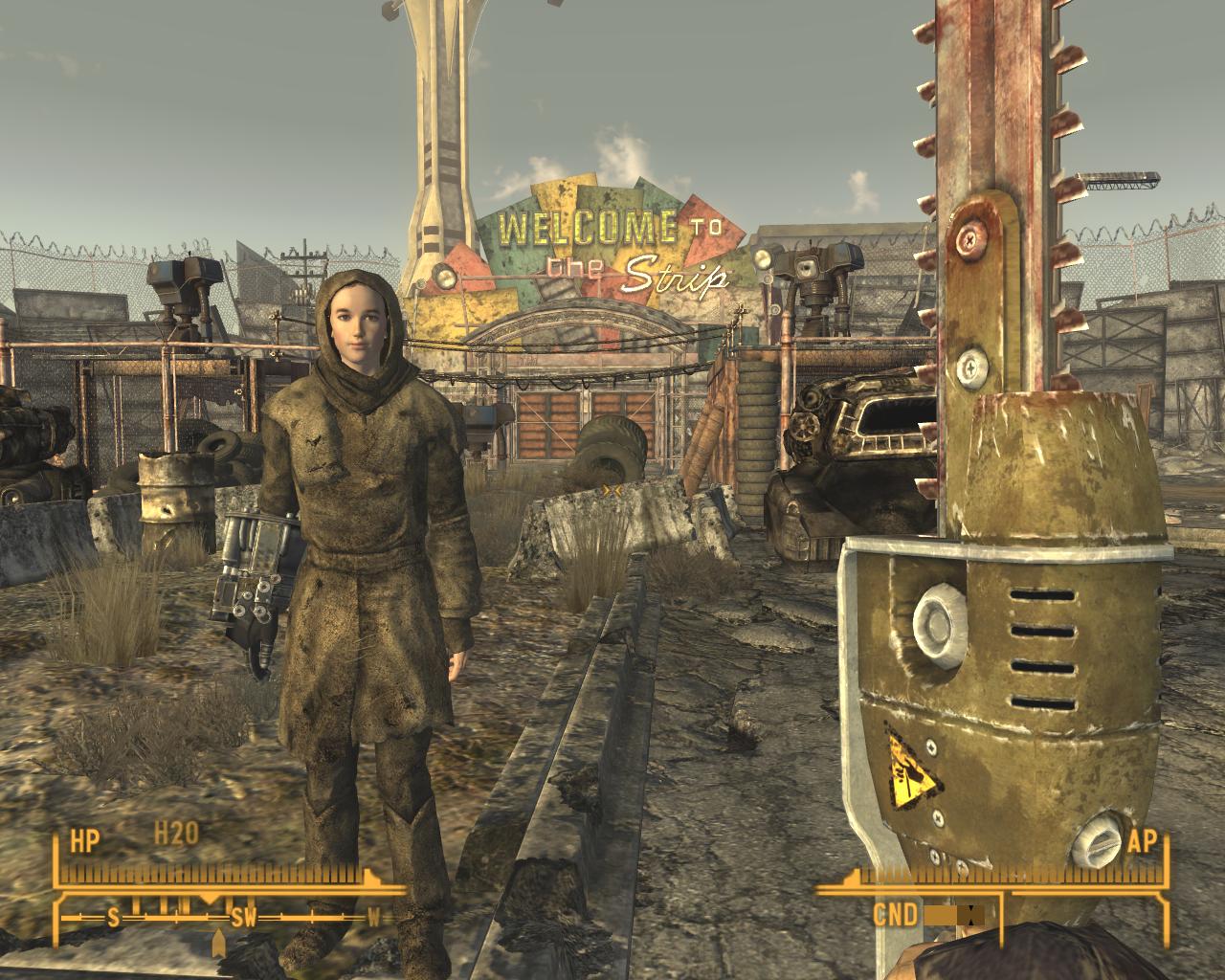Click the downward pointer on the health bar

(207, 900)
